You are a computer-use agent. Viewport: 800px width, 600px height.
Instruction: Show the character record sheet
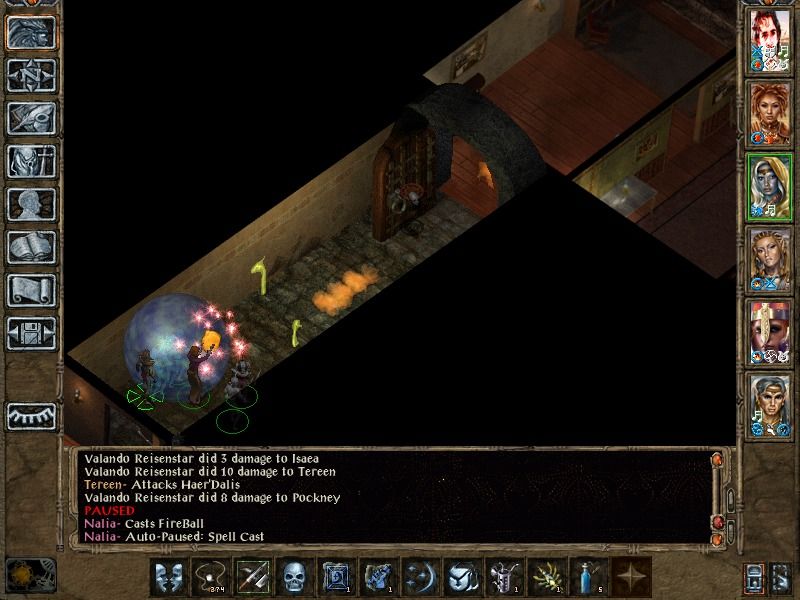tap(32, 204)
